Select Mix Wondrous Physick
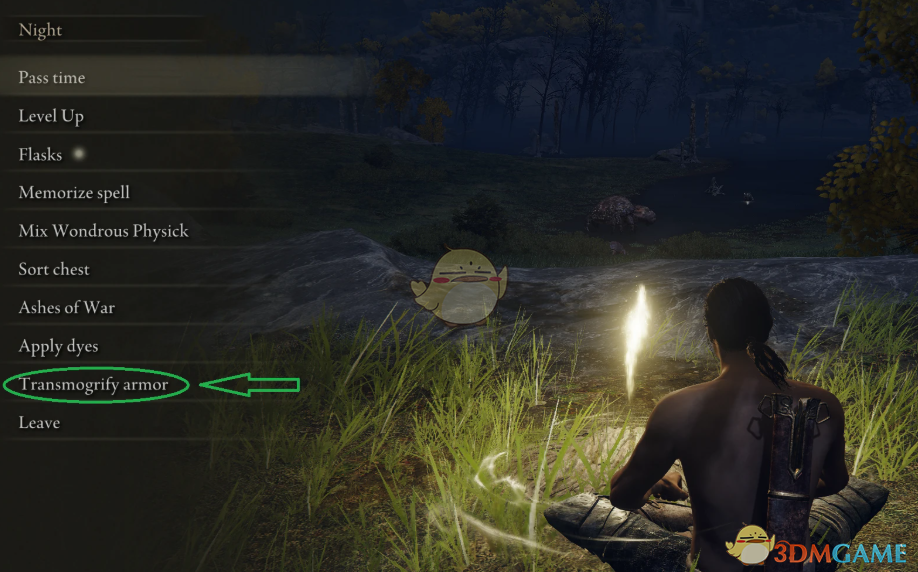Screen dimensions: 918x572 pyautogui.click(x=103, y=231)
